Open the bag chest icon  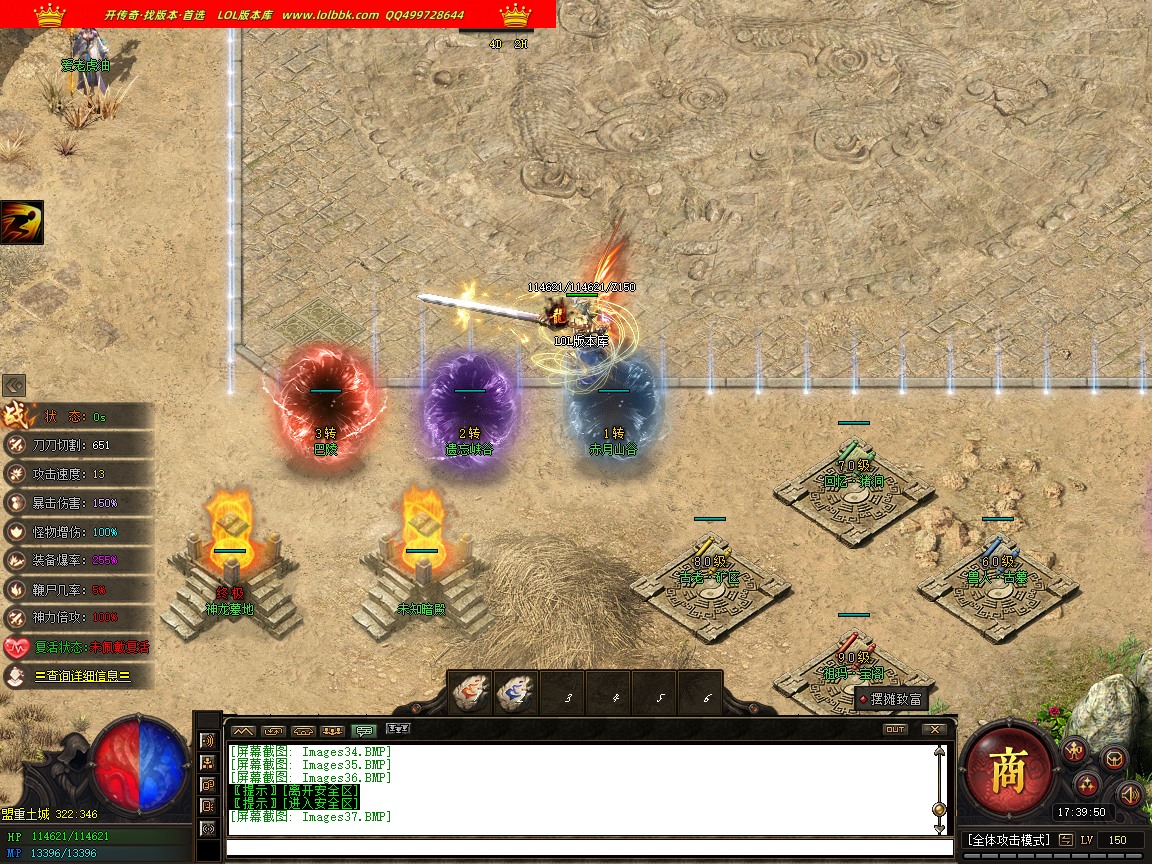click(1114, 758)
